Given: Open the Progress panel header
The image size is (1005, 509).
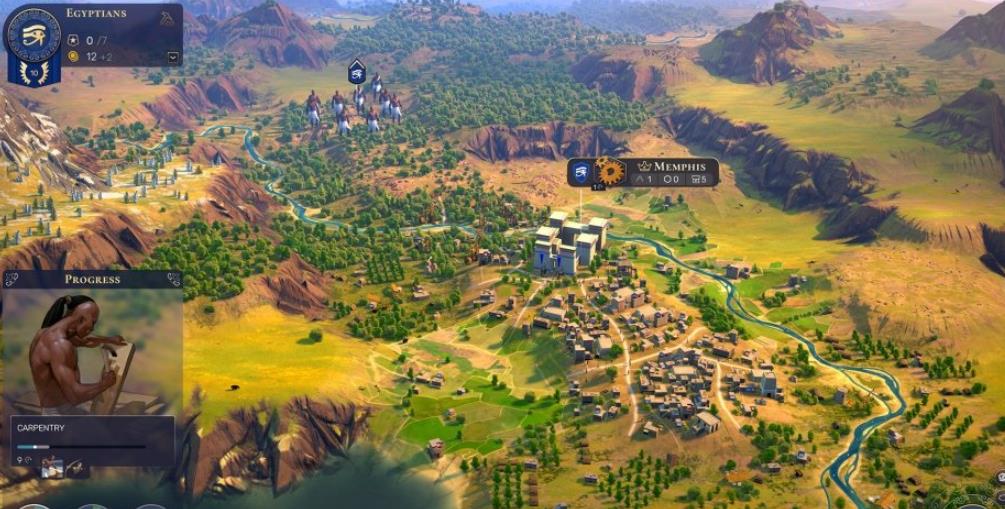Looking at the screenshot, I should pyautogui.click(x=92, y=279).
